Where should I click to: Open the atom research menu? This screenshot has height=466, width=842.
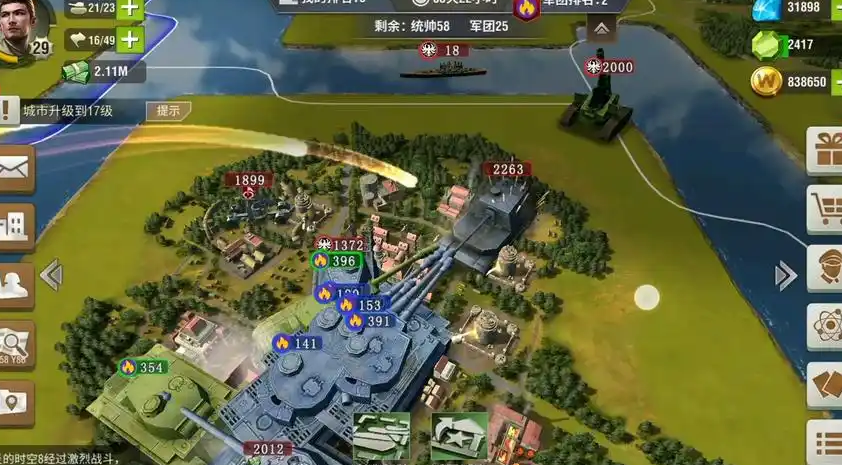point(827,326)
